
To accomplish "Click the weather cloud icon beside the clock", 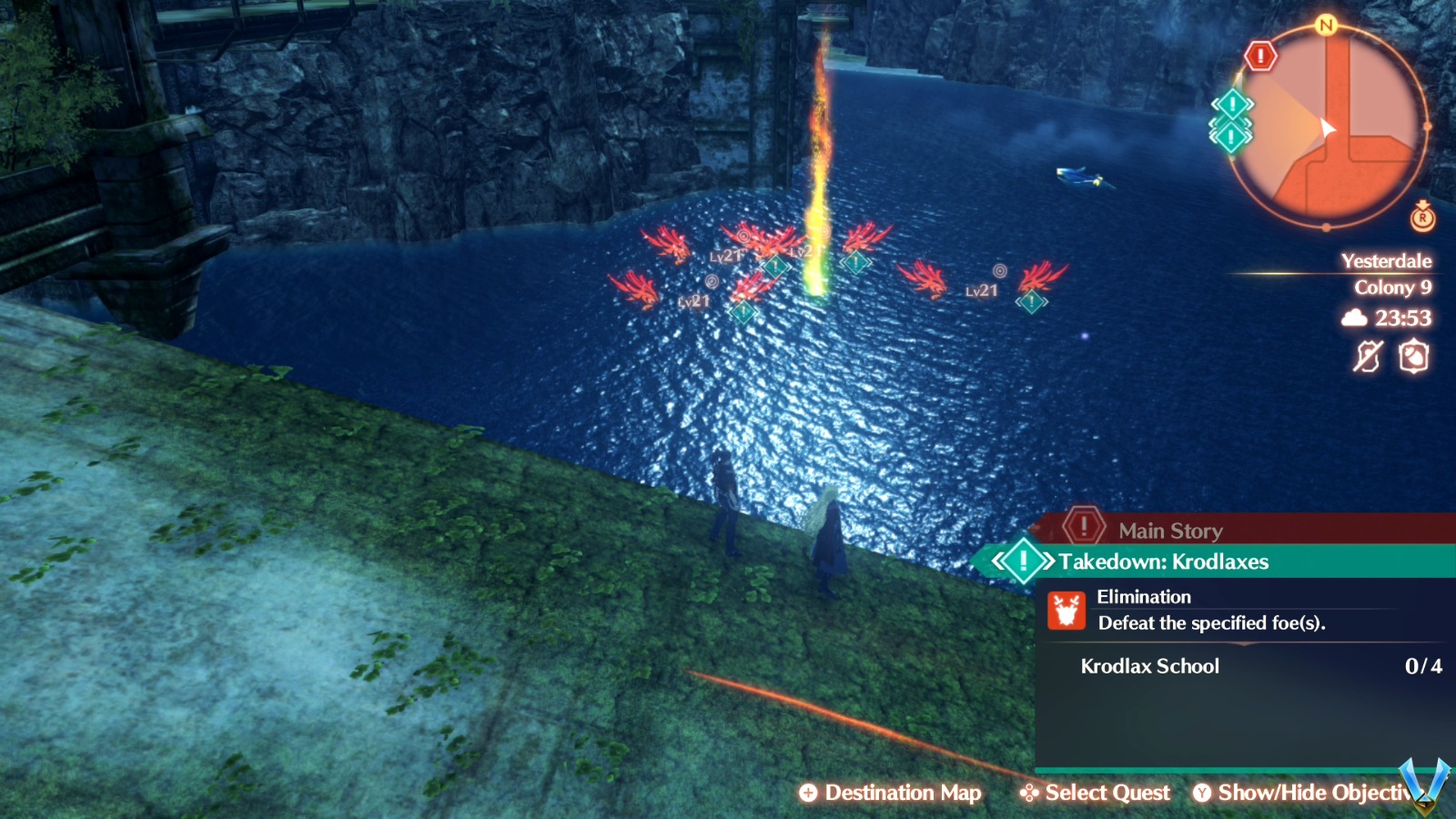I will tap(1355, 318).
